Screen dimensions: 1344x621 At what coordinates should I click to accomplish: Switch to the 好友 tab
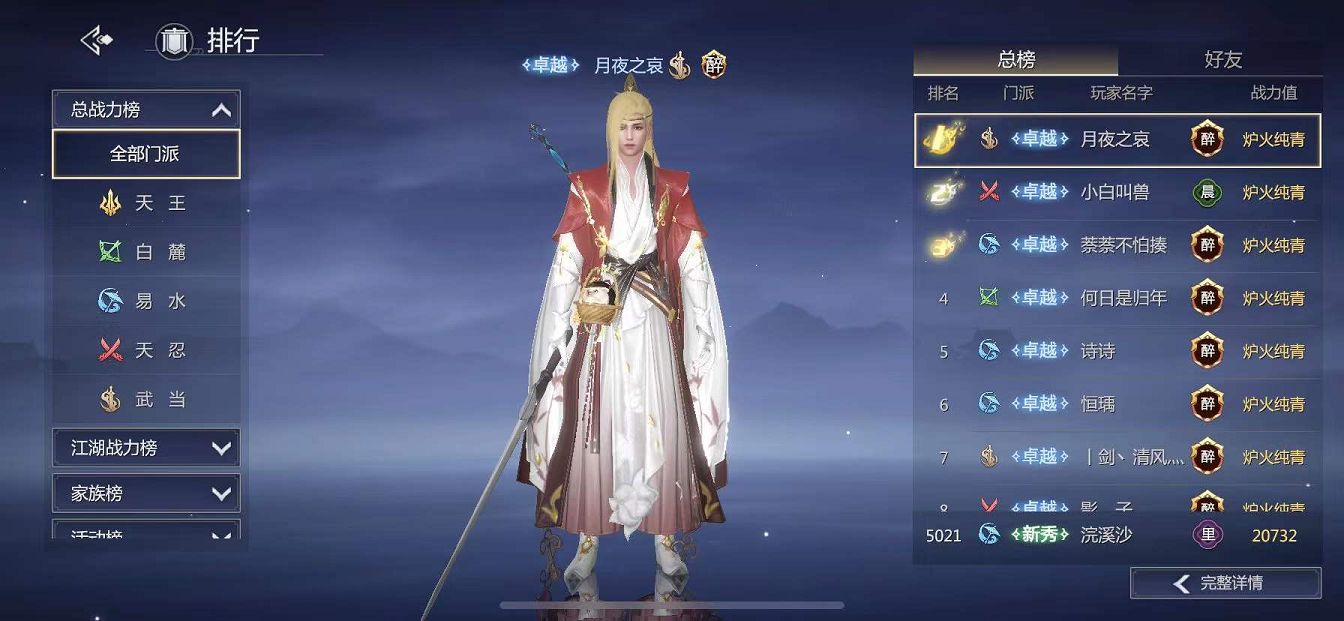click(x=1222, y=60)
